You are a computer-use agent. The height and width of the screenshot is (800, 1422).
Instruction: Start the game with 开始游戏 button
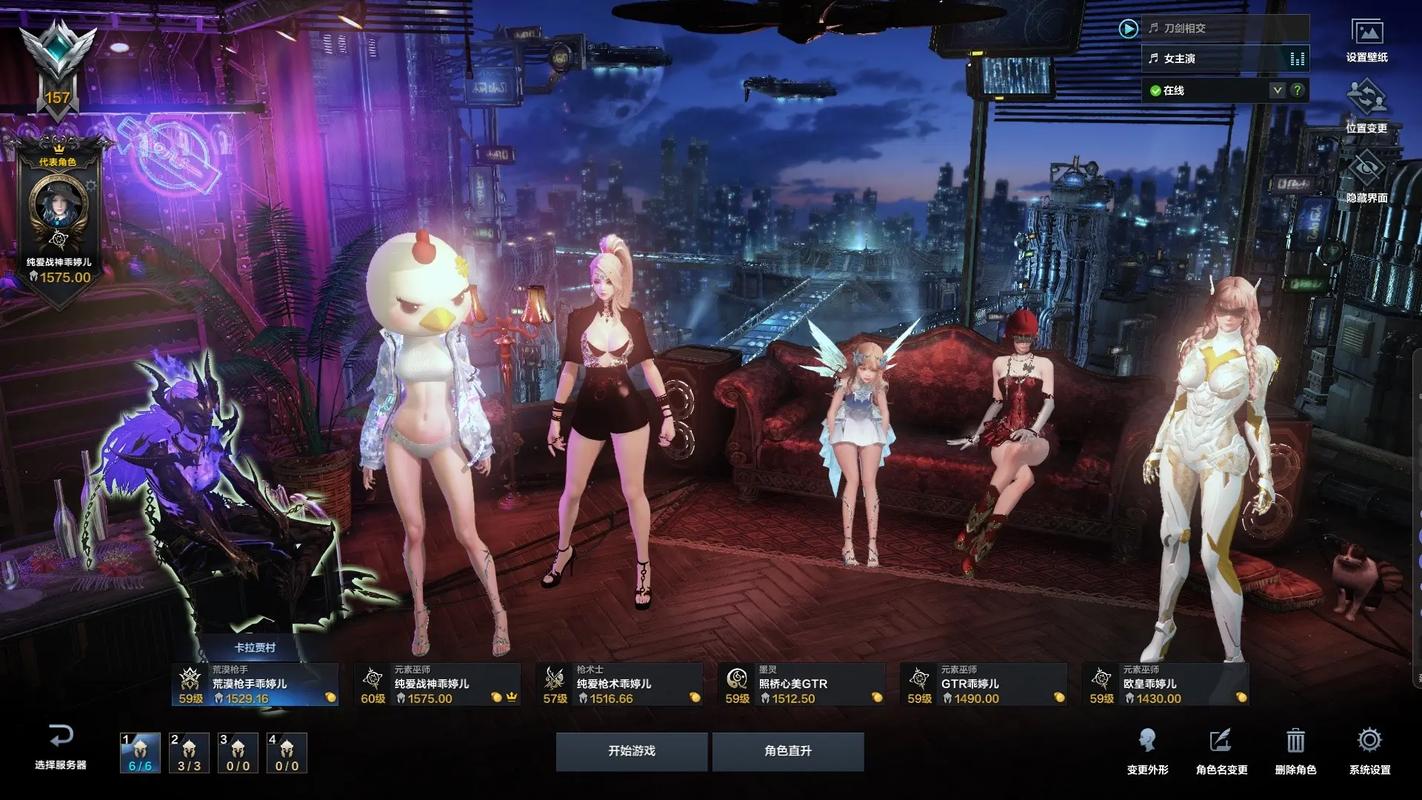pos(631,751)
